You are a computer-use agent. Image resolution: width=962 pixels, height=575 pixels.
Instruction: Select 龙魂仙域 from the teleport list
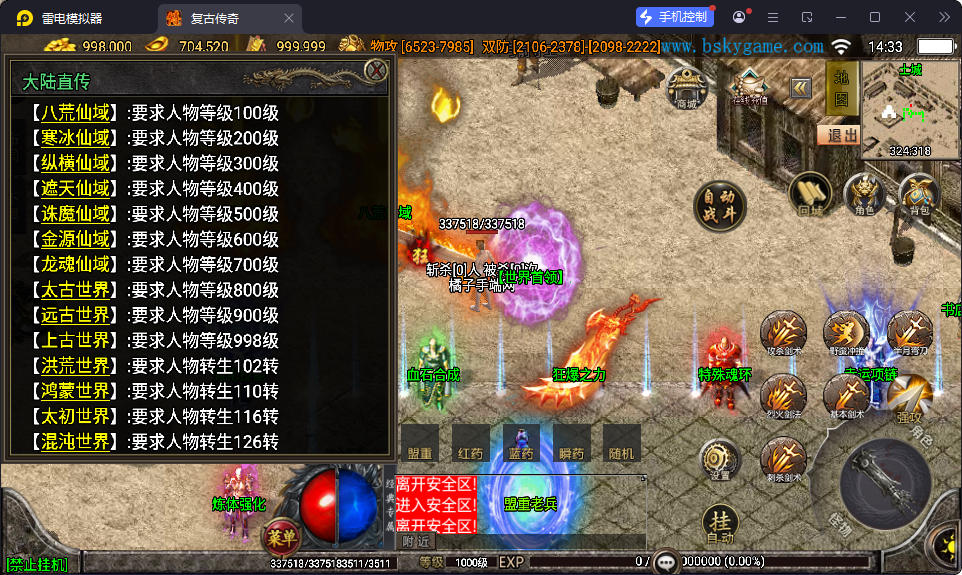(75, 264)
